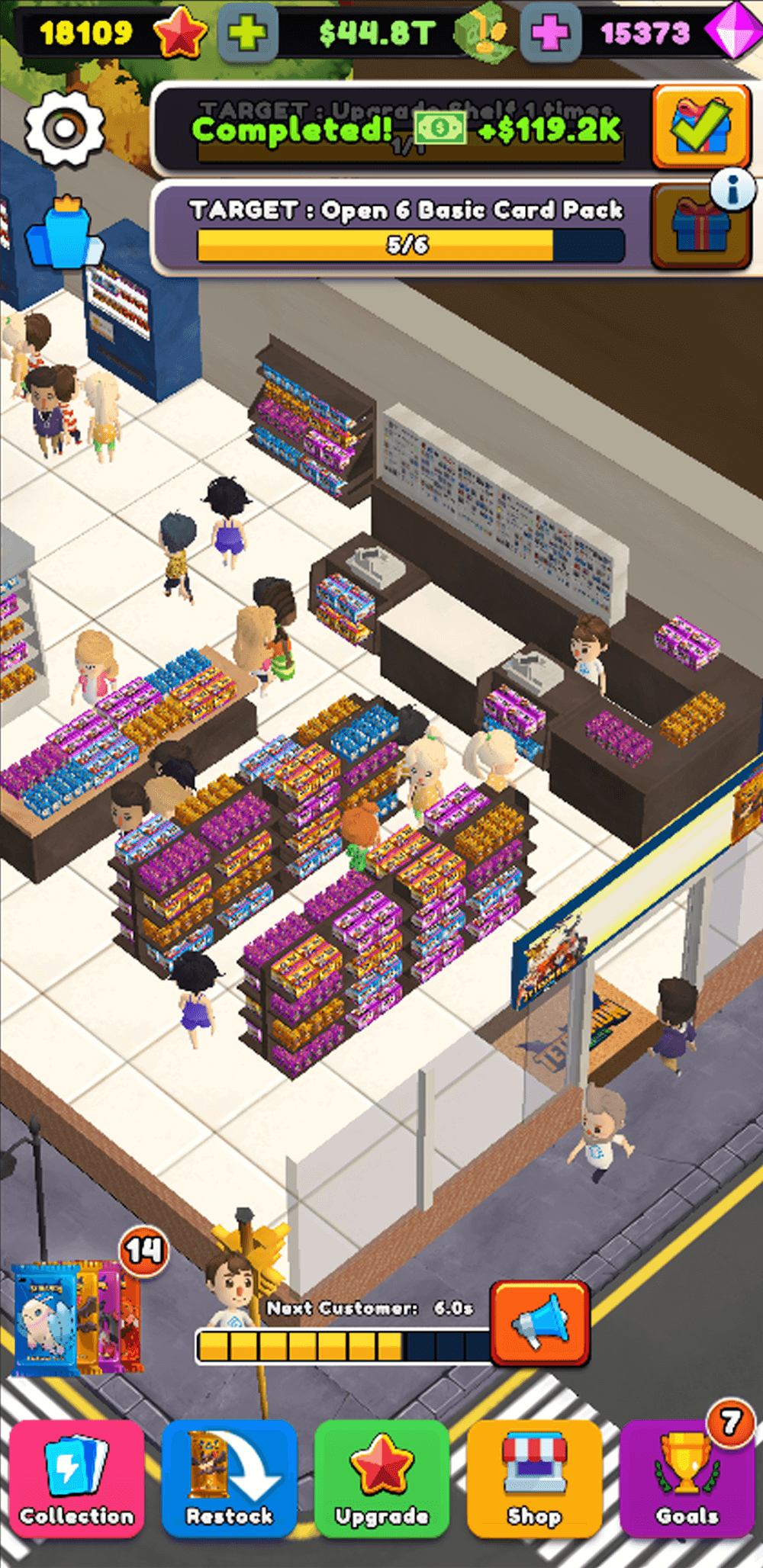Open the Upgrade menu
763x1568 pixels.
coord(381,1478)
